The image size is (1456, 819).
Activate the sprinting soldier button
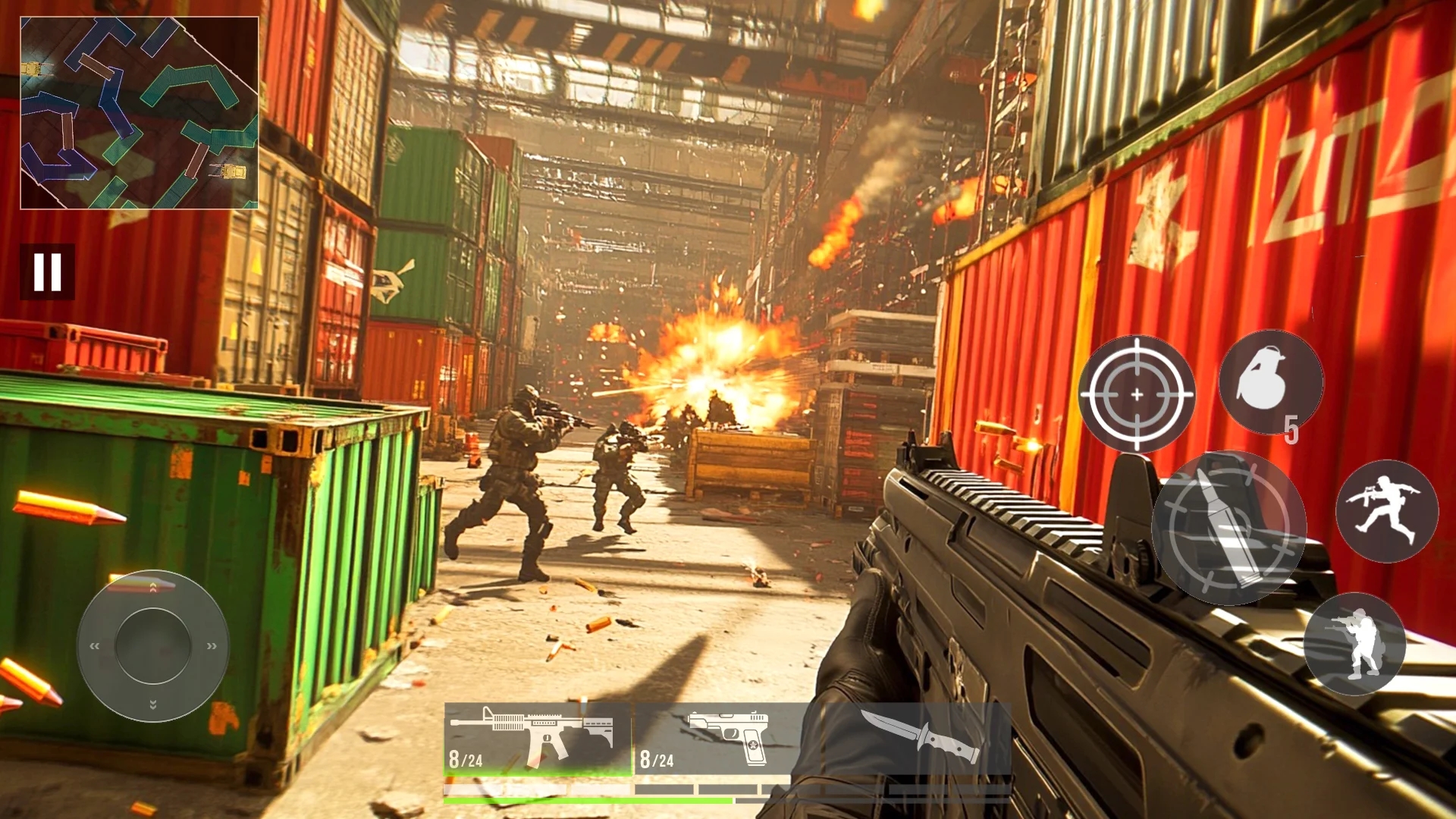click(x=1386, y=511)
